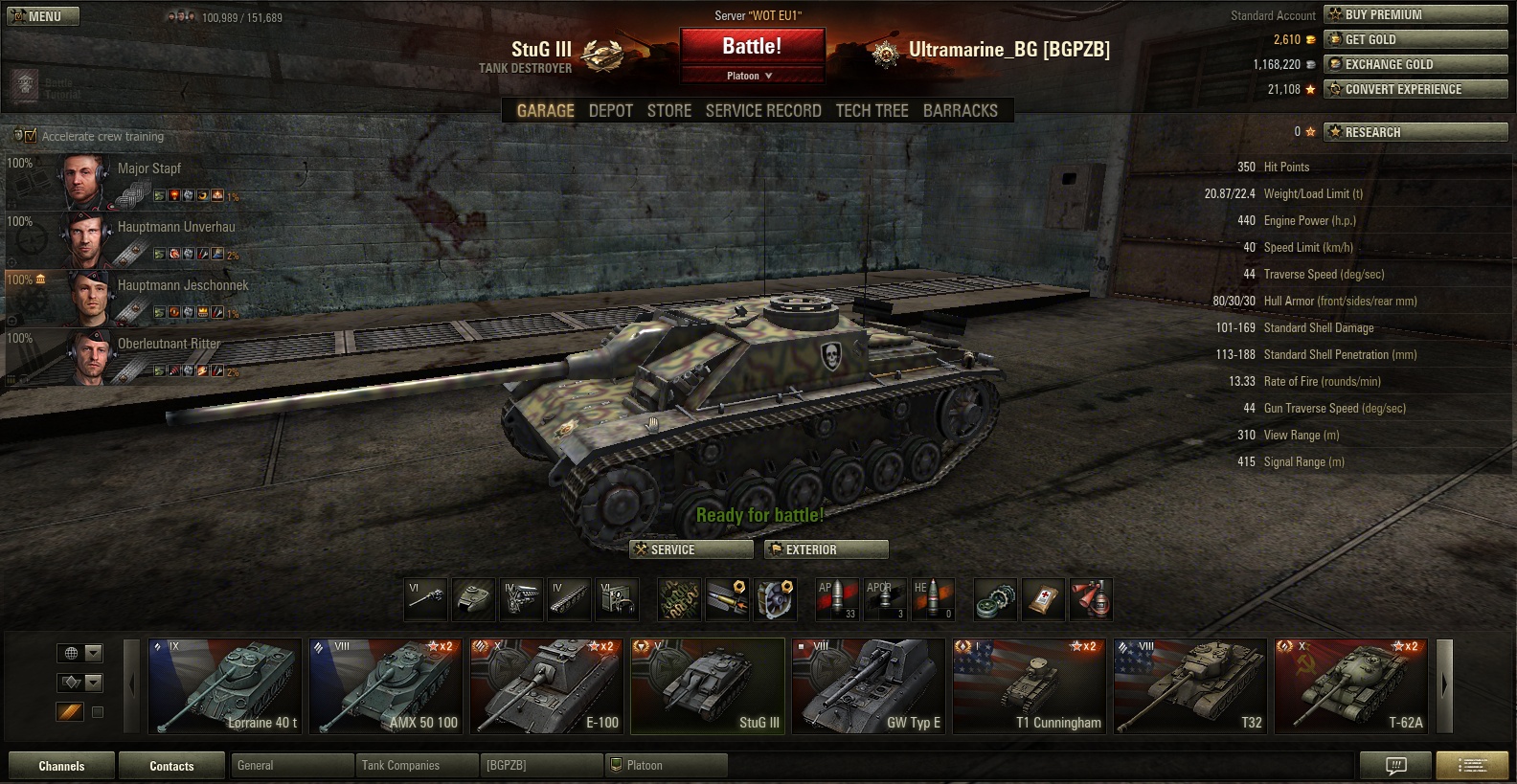Open the main MENU button
Screen dimensions: 1517x784
43,16
